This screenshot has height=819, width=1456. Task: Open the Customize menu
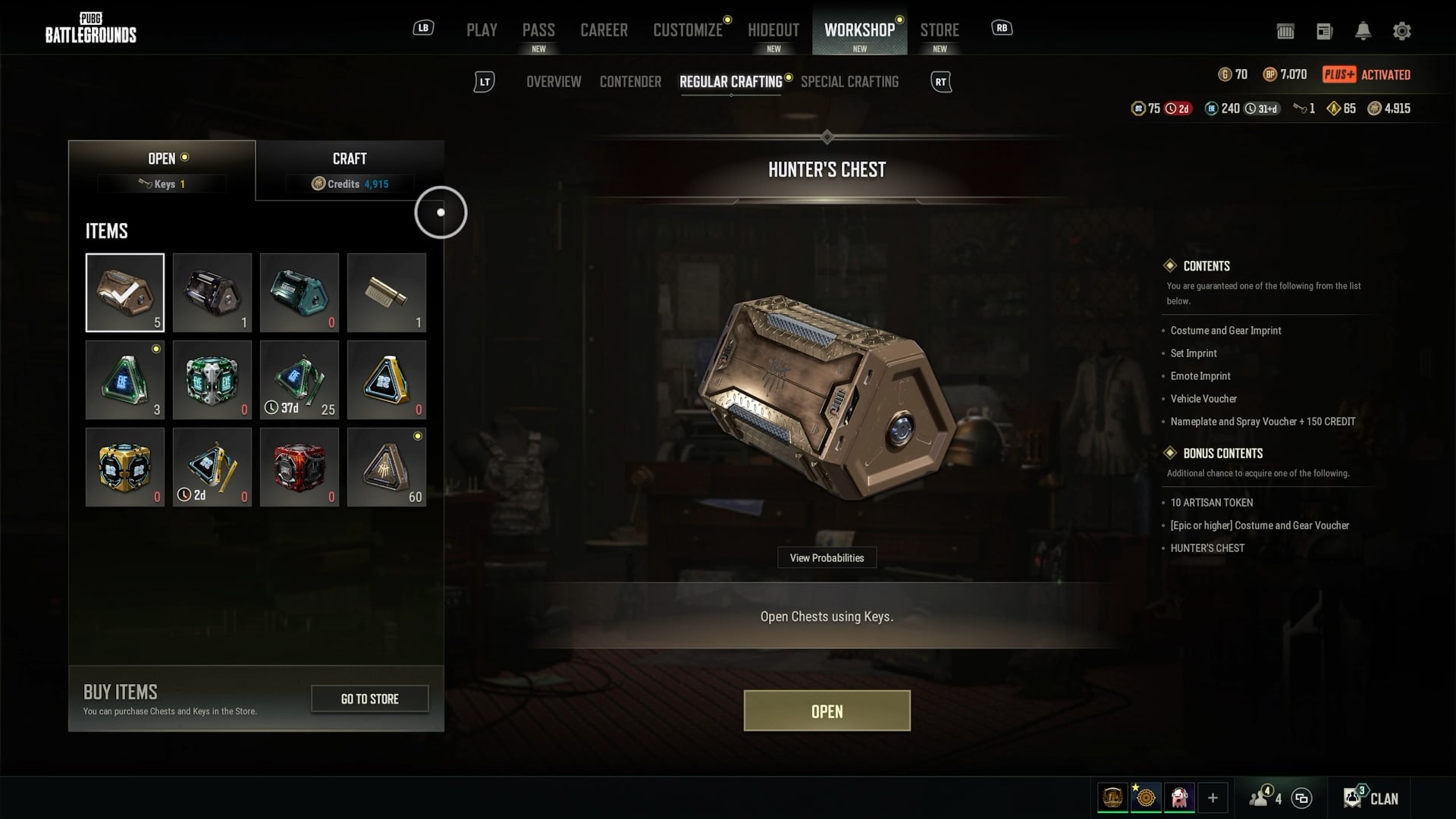(688, 30)
